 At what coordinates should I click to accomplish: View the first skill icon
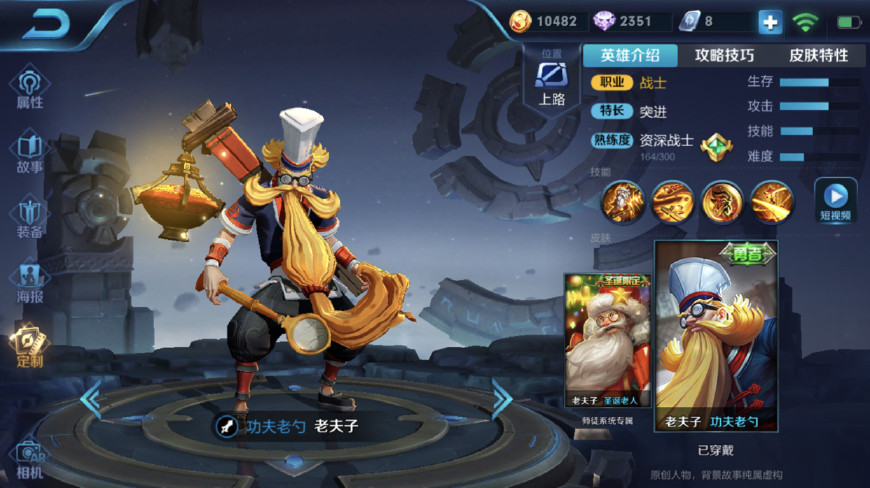(x=622, y=201)
